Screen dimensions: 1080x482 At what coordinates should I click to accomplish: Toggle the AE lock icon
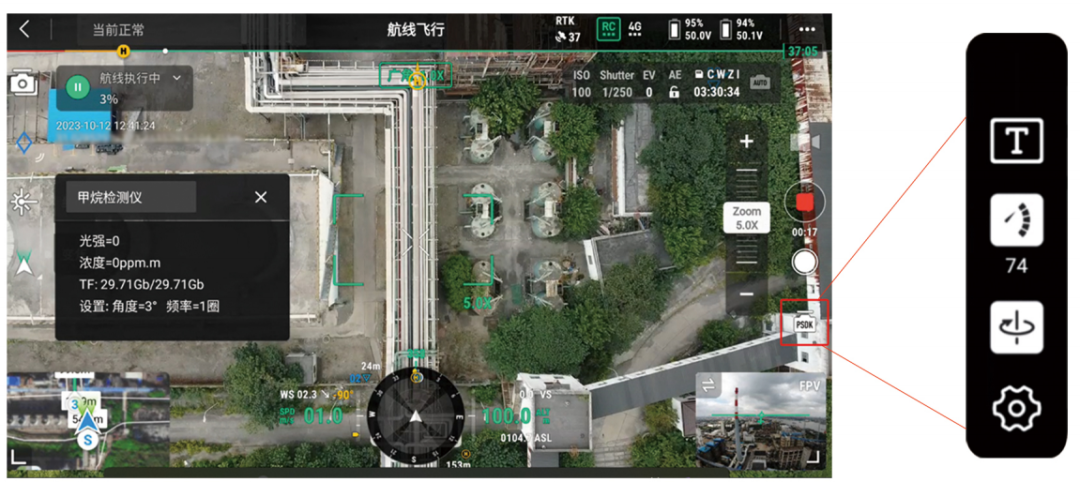(675, 92)
